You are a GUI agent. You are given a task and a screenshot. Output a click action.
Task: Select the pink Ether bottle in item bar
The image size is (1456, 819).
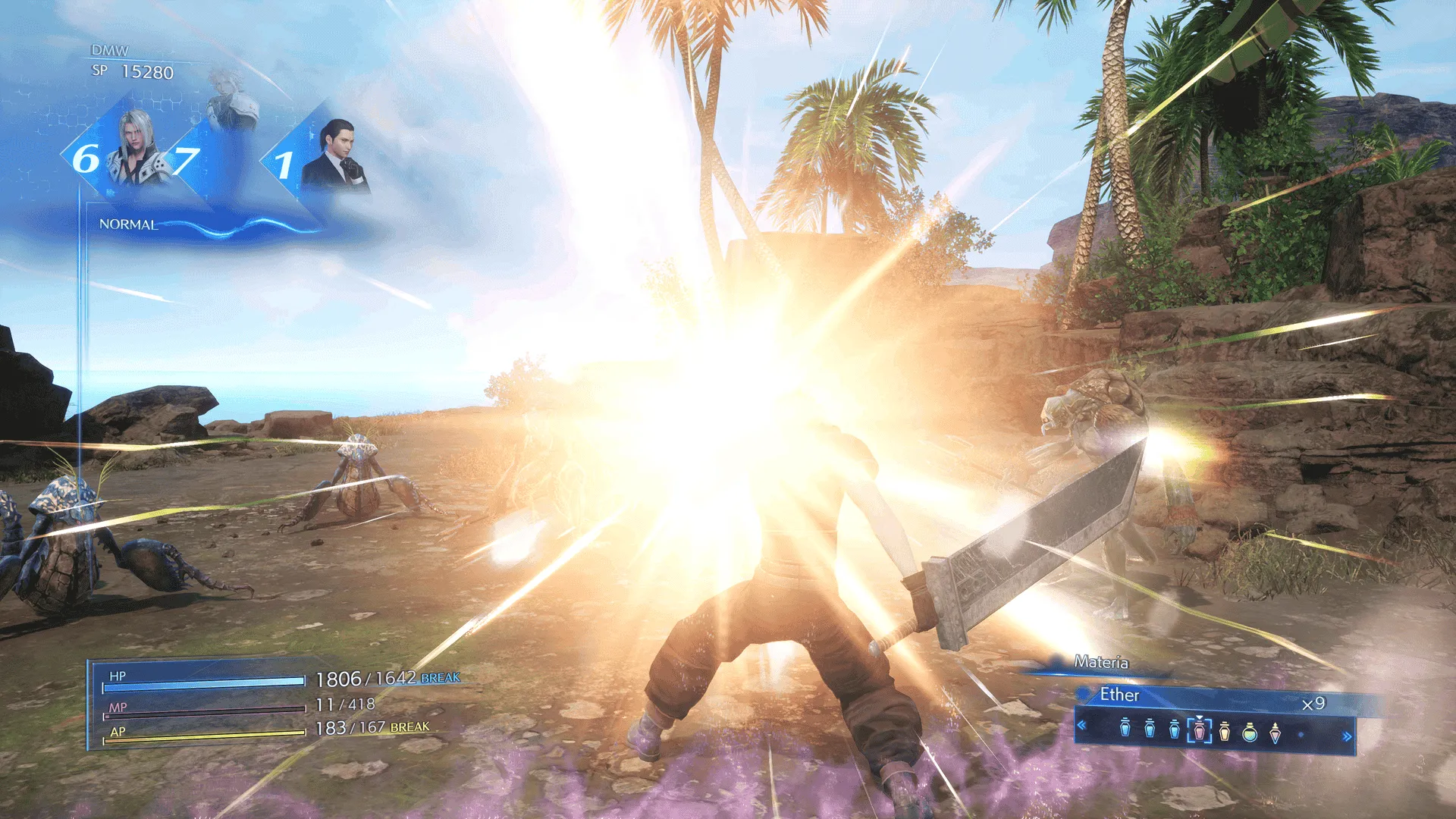1199,730
